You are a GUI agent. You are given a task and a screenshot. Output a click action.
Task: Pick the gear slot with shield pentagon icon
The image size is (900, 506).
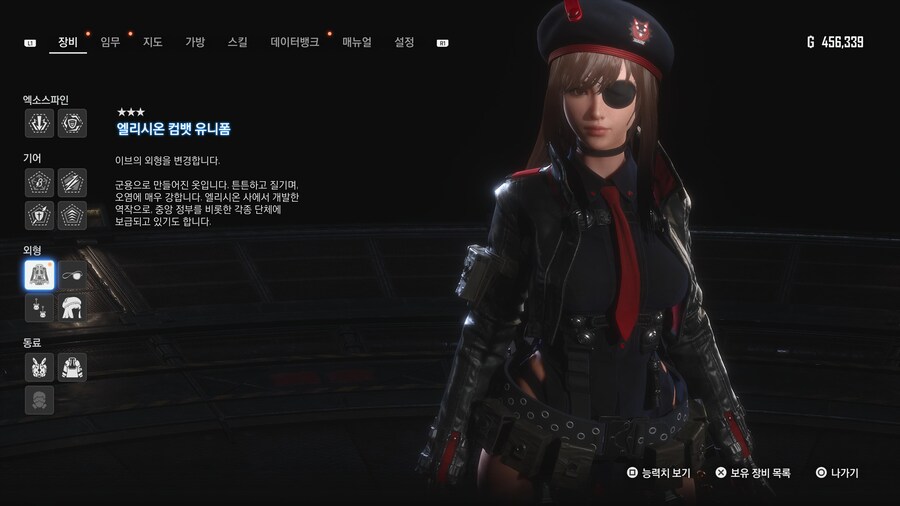click(40, 215)
